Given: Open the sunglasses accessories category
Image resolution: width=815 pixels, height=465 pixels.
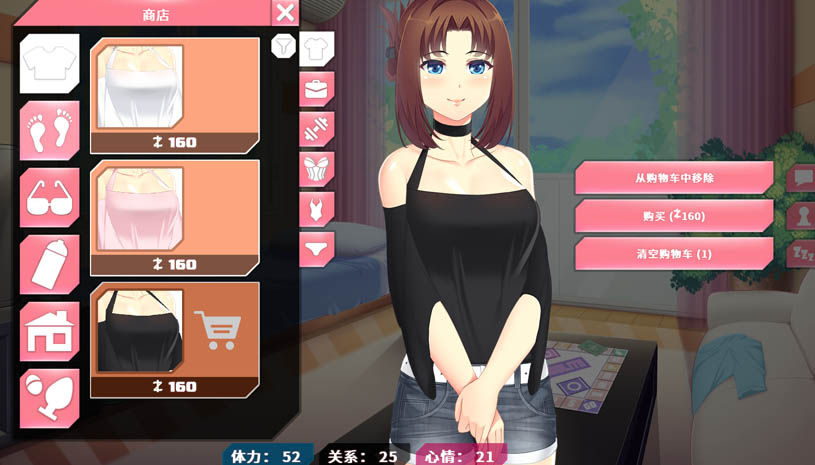Looking at the screenshot, I should [x=49, y=198].
